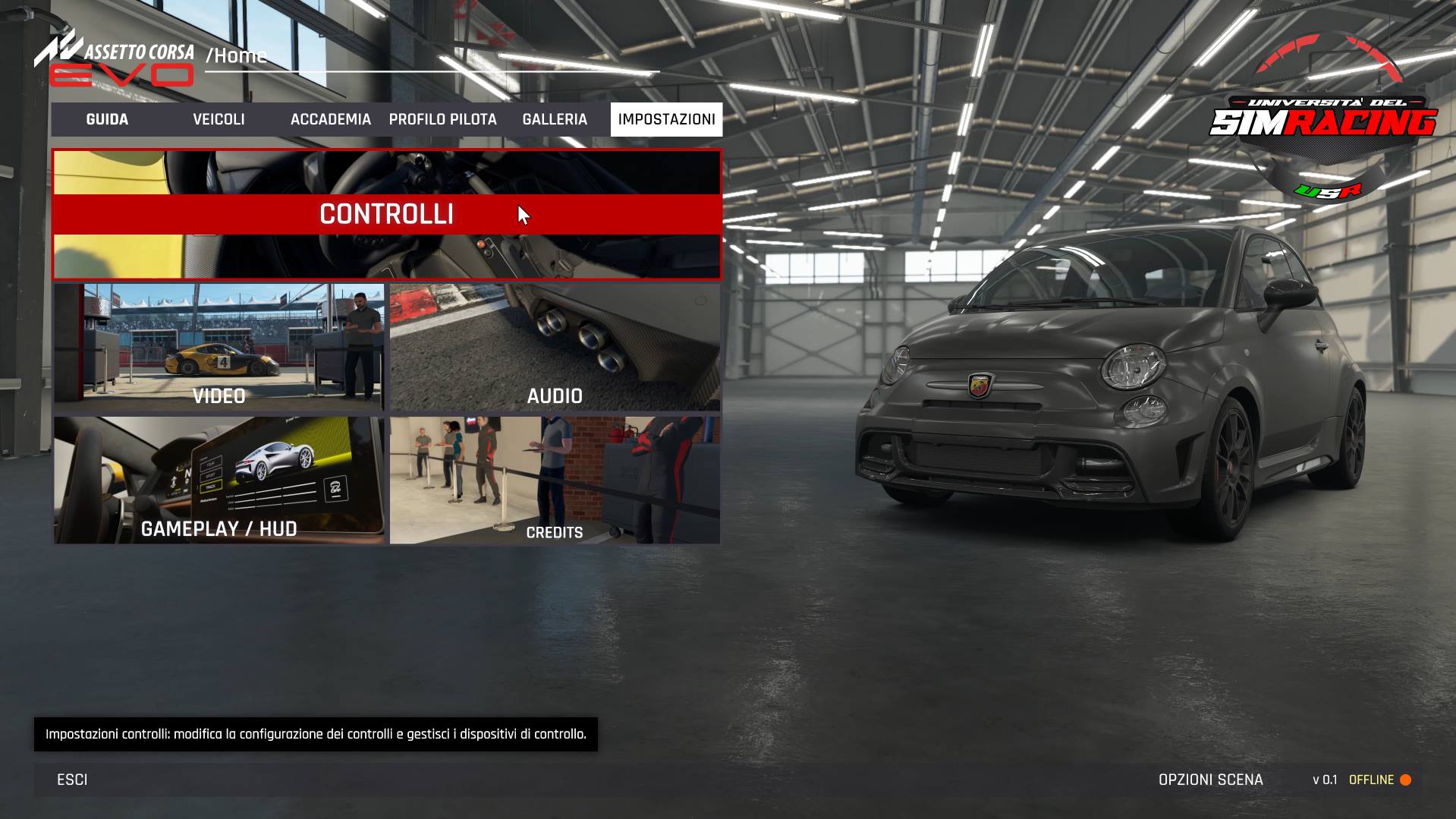Click the /Home breadcrumb label
1456x819 pixels.
click(235, 55)
